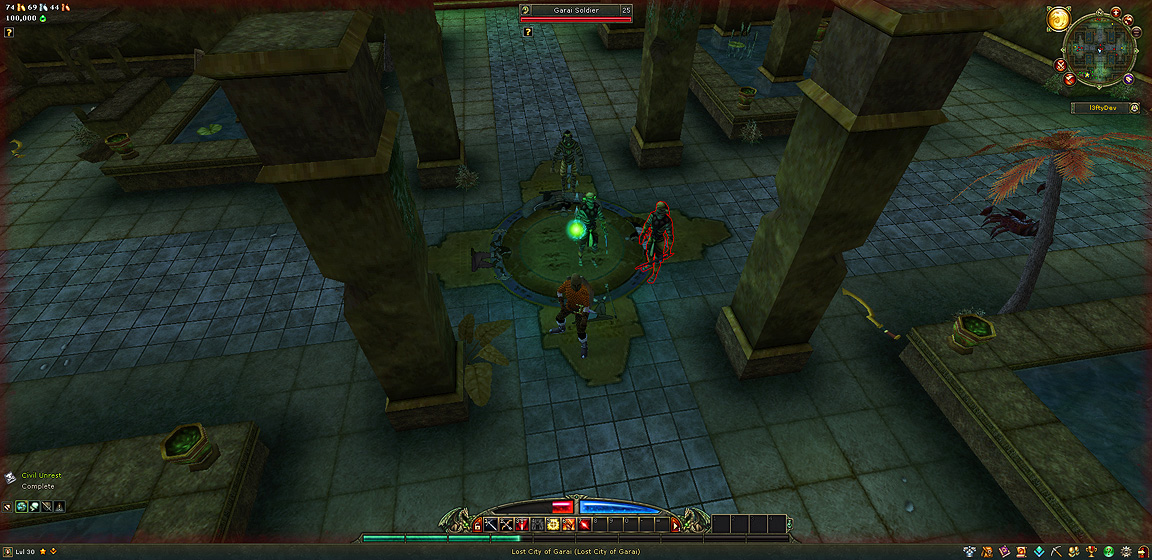The image size is (1152, 560).
Task: Open the gold trophy achievements icon
Action: [1091, 552]
